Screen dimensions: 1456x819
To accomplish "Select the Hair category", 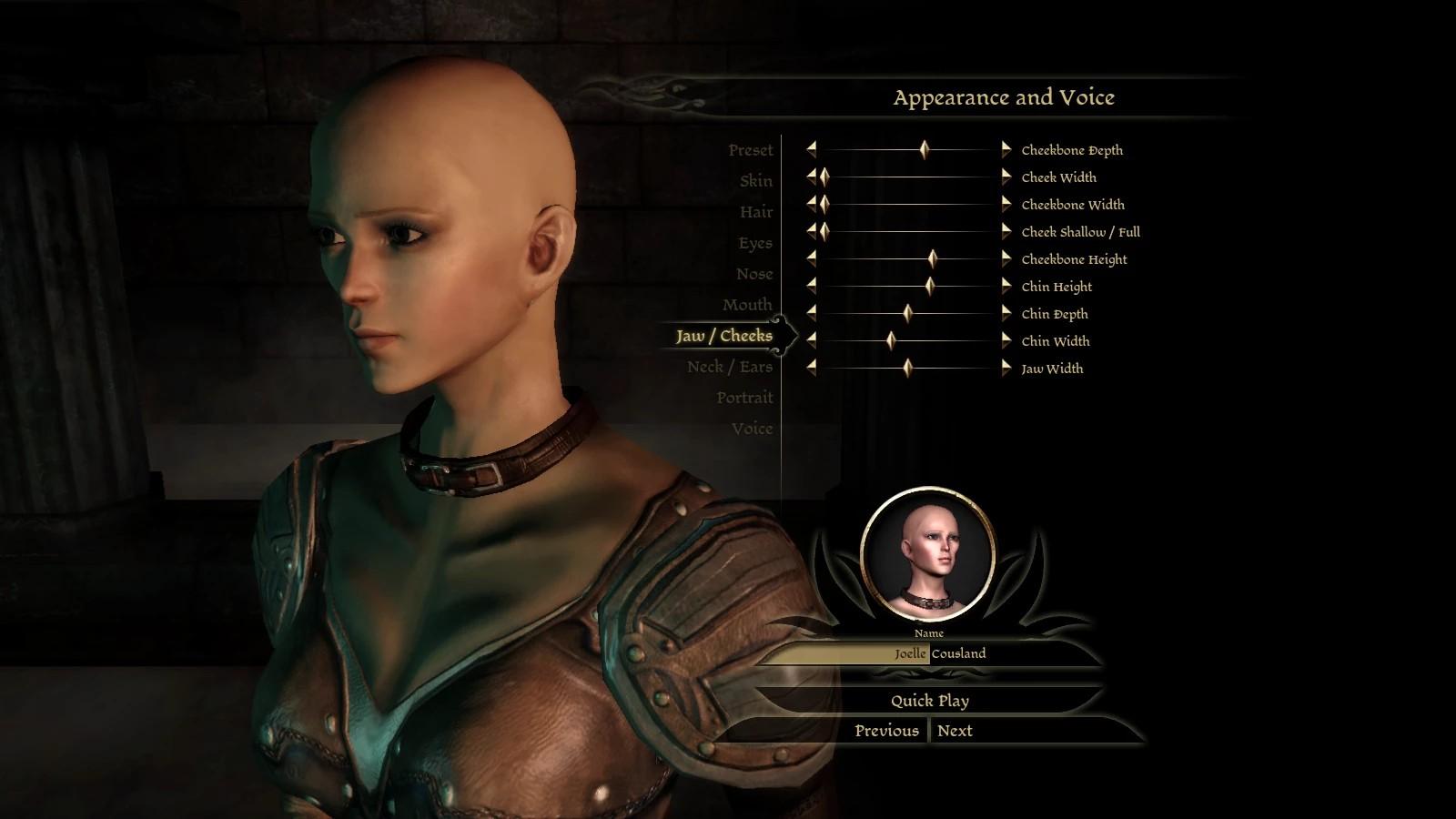I will pyautogui.click(x=755, y=212).
